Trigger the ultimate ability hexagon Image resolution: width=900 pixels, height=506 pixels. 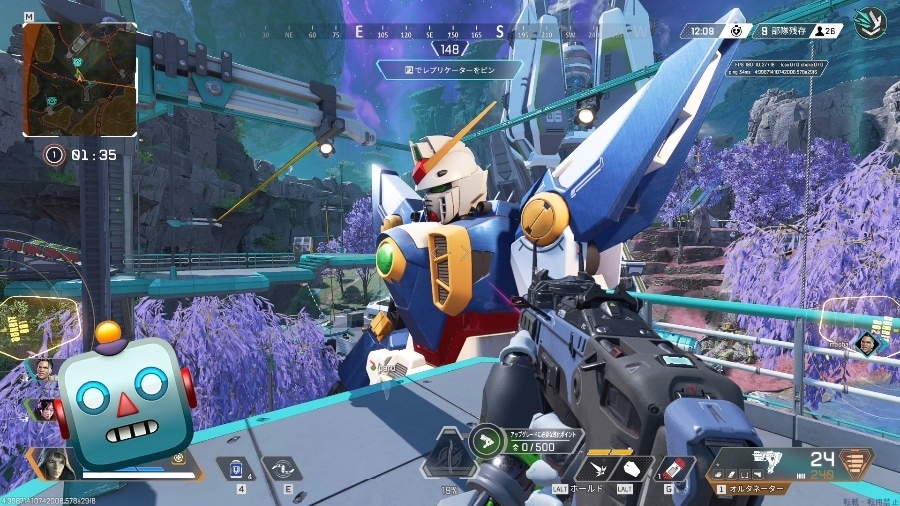(448, 460)
